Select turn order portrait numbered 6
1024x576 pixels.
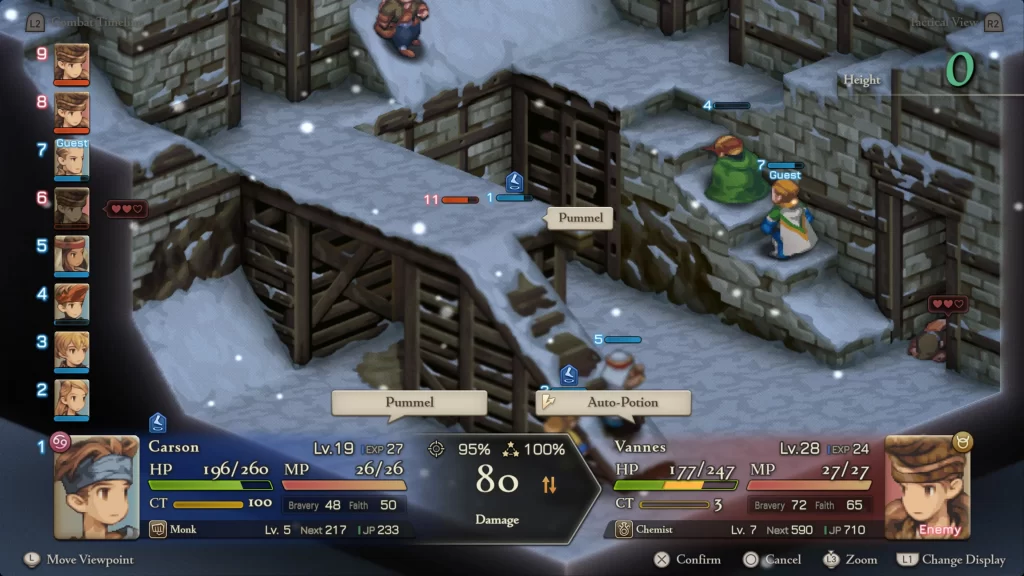[x=72, y=206]
